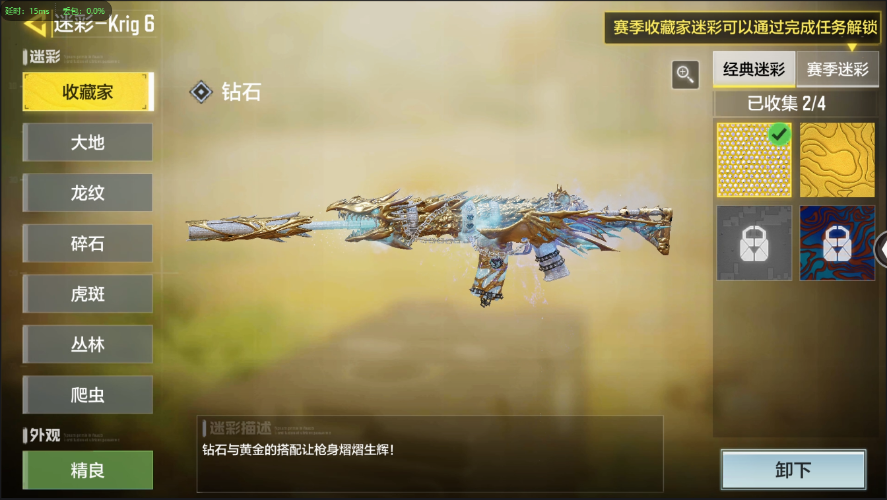
Task: Select the green 精良 appearance button
Action: 88,470
